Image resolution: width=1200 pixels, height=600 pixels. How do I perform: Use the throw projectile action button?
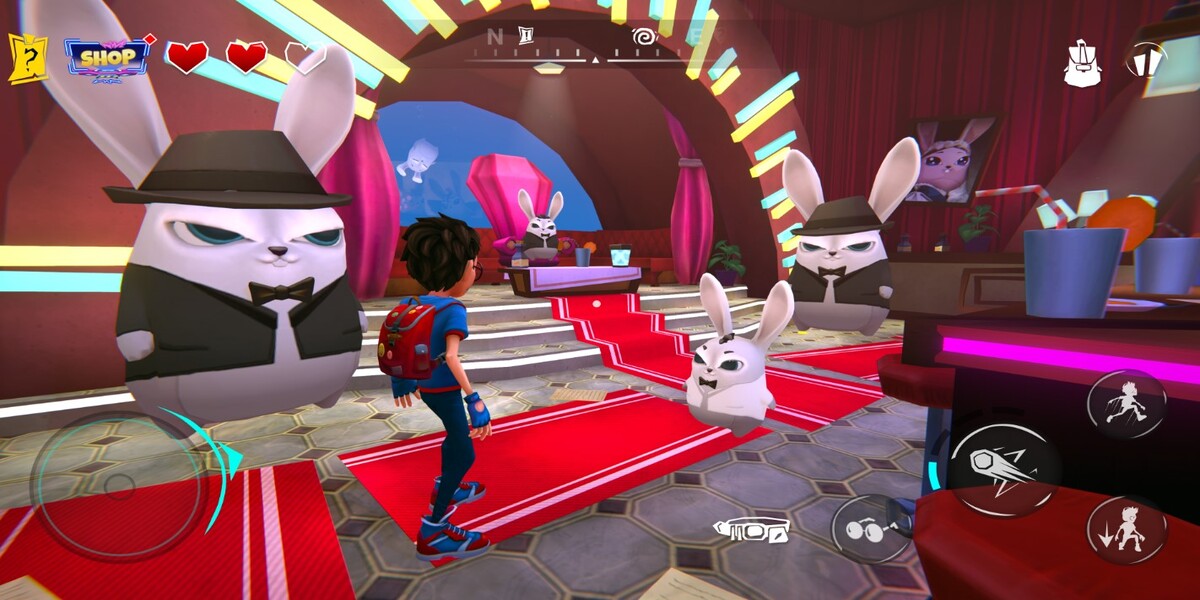1004,470
